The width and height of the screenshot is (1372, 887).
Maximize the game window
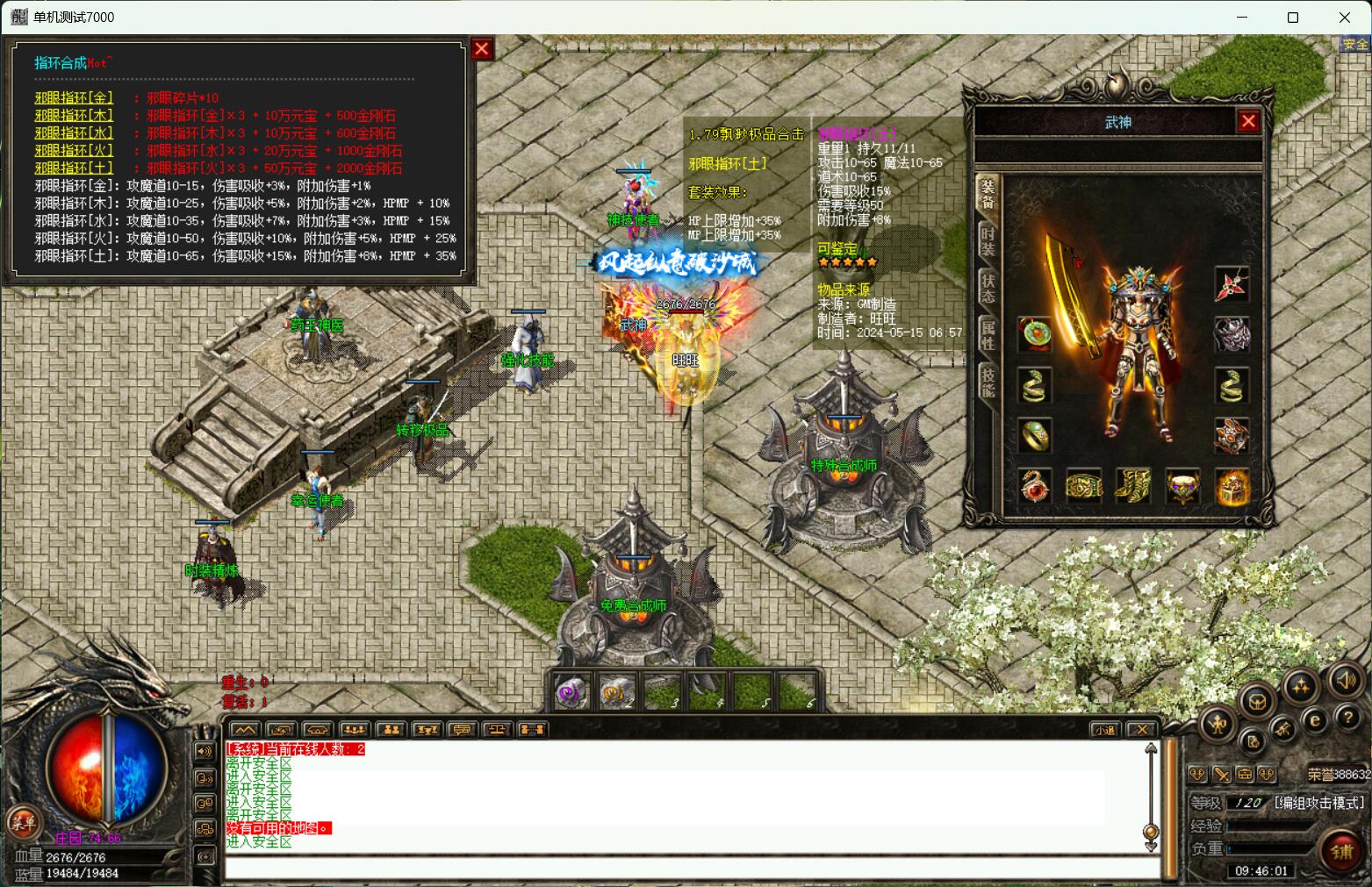(1292, 18)
